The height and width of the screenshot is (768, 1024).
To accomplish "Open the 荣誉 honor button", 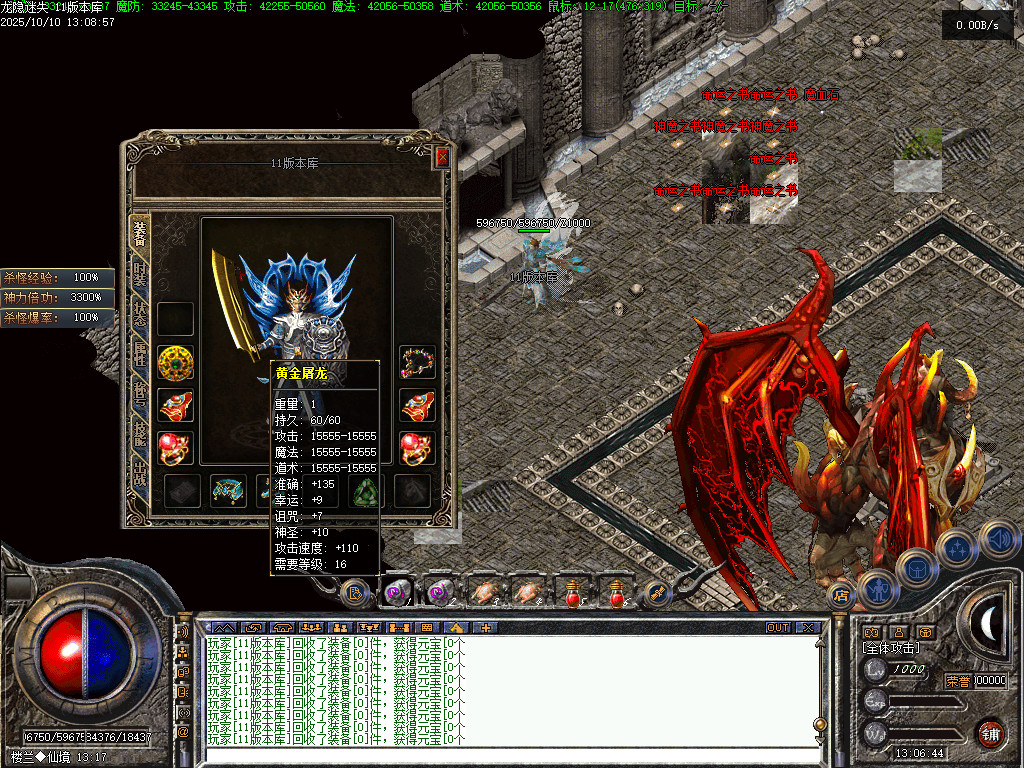I will [957, 681].
